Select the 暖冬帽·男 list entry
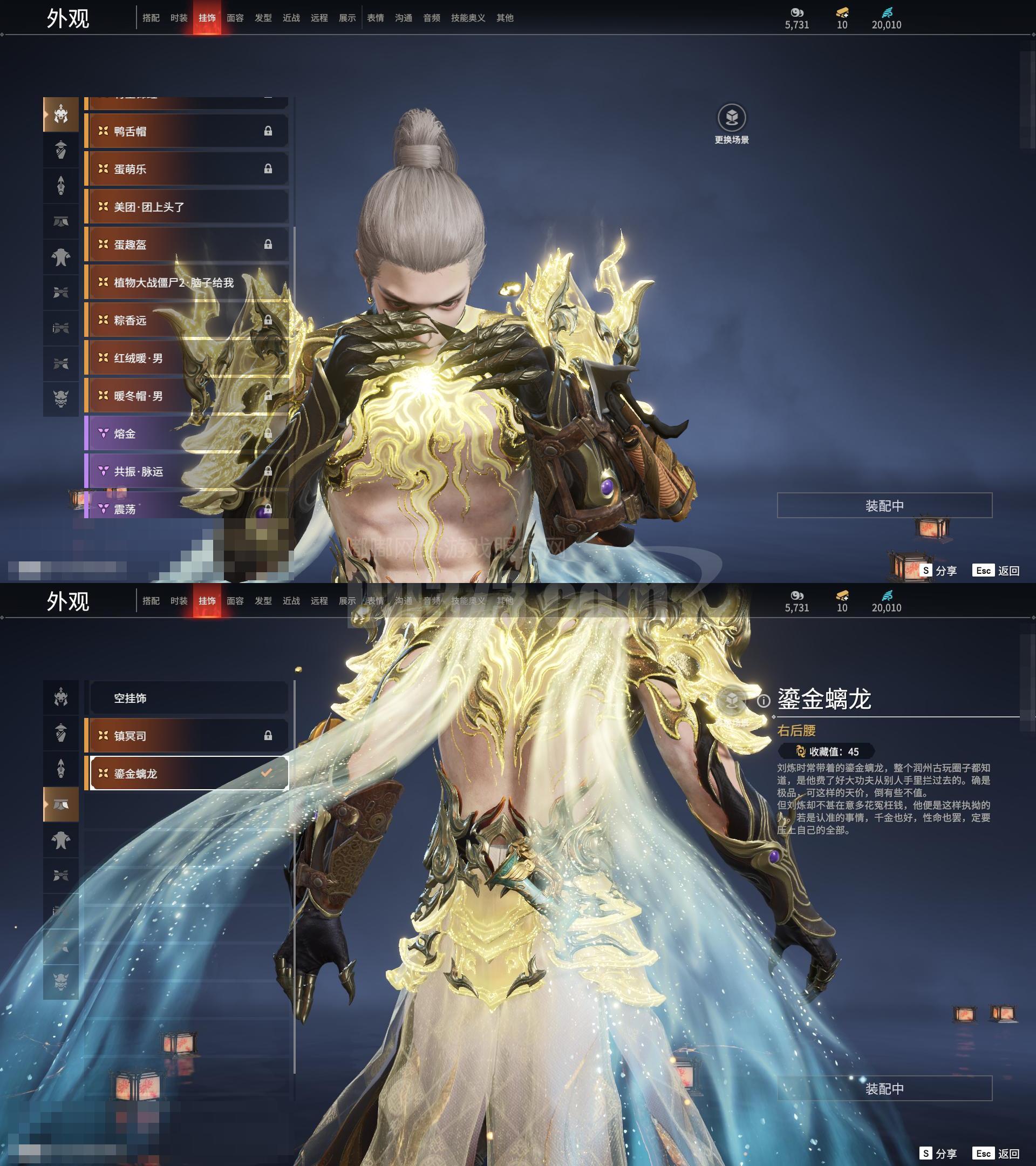 click(x=186, y=396)
